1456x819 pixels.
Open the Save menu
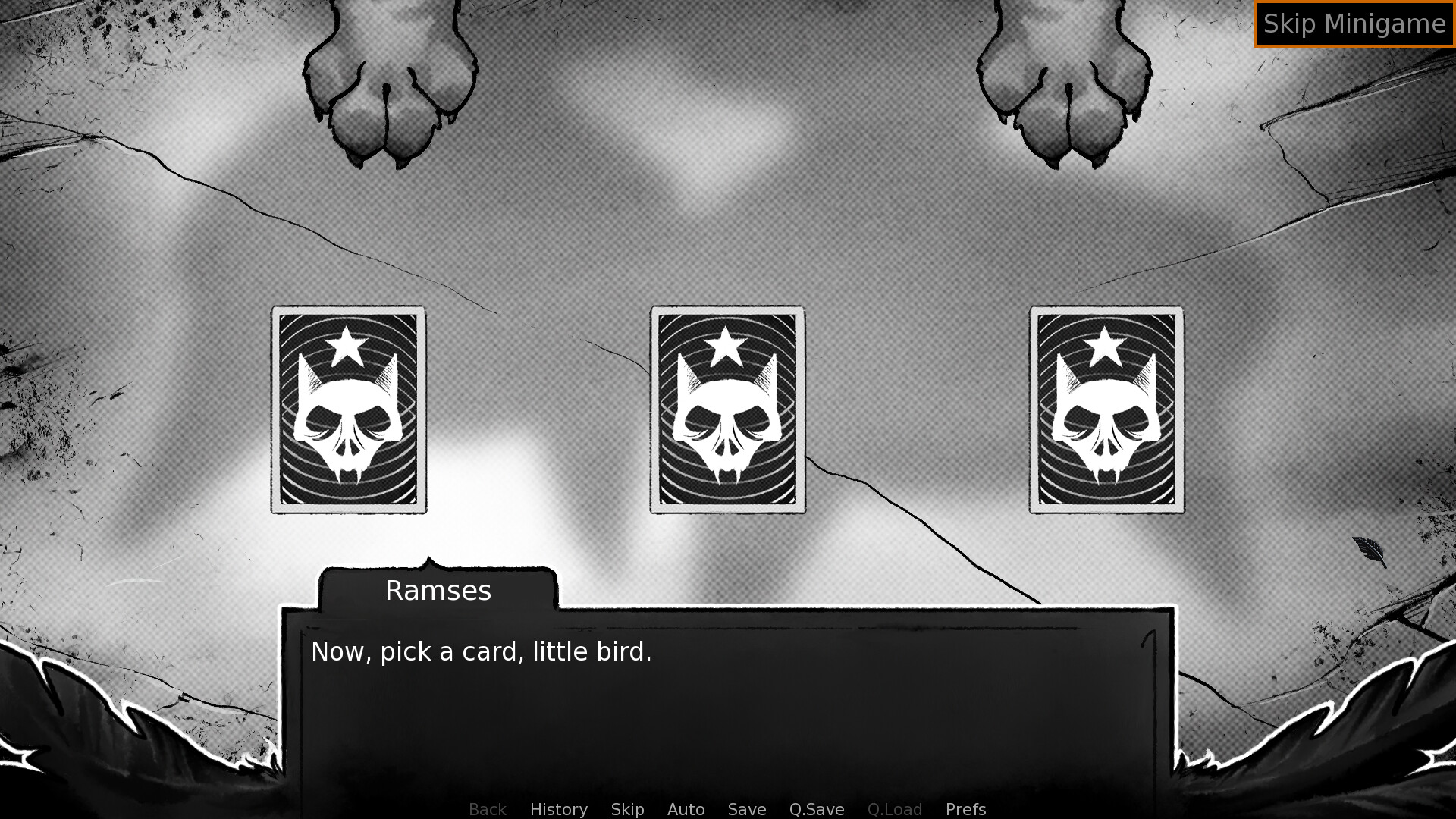pos(746,809)
